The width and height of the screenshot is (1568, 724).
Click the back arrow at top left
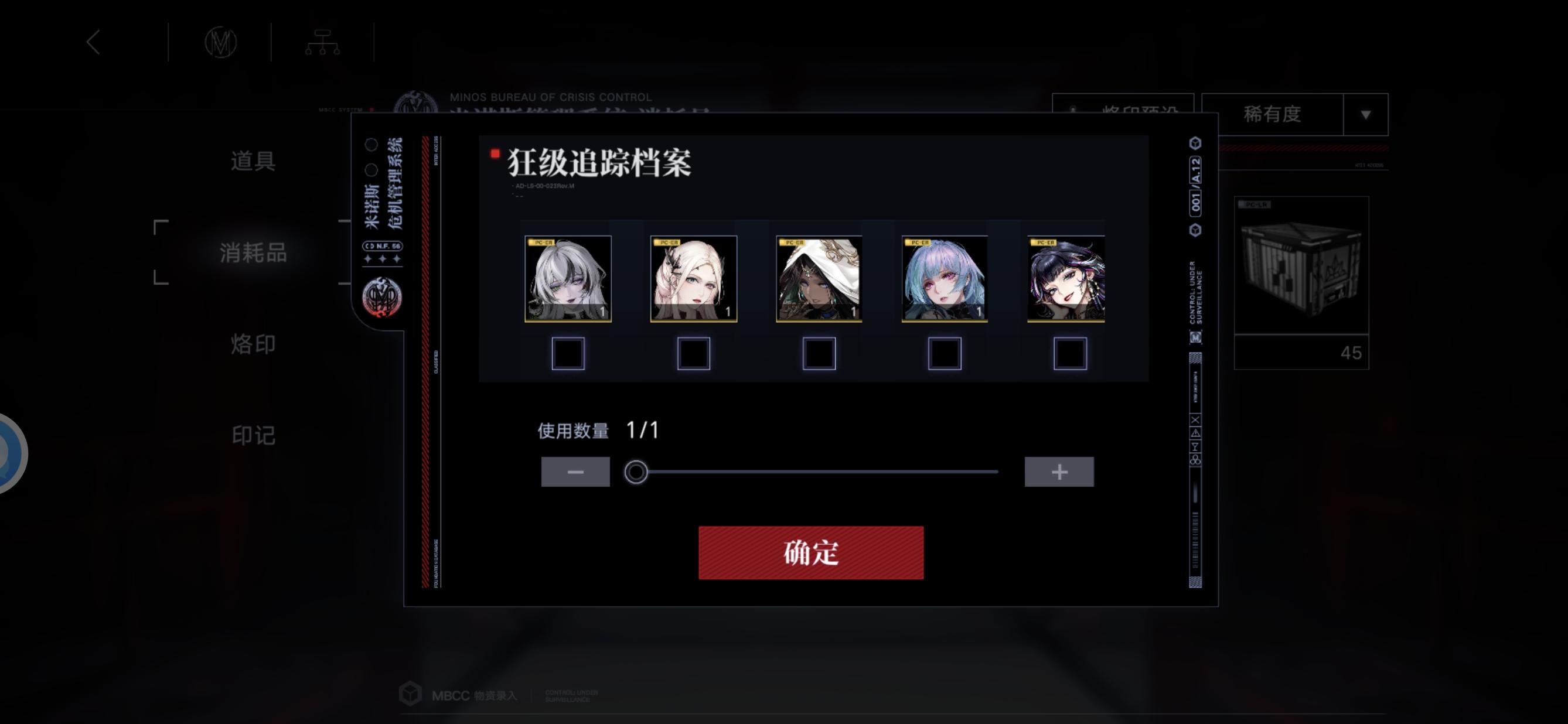pyautogui.click(x=94, y=42)
